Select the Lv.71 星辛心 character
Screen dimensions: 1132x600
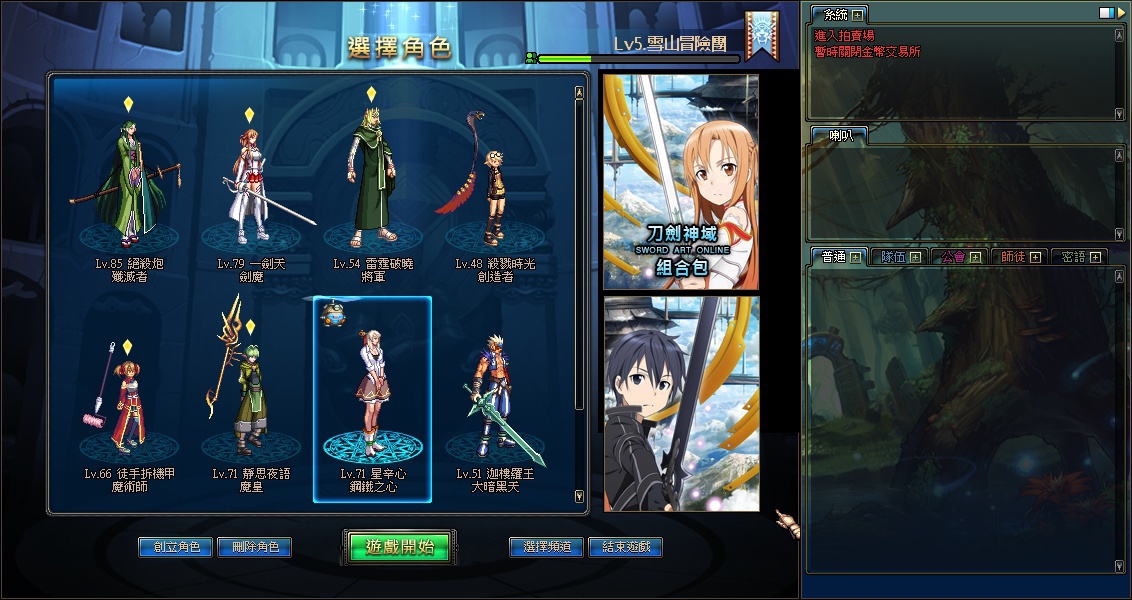pyautogui.click(x=372, y=400)
